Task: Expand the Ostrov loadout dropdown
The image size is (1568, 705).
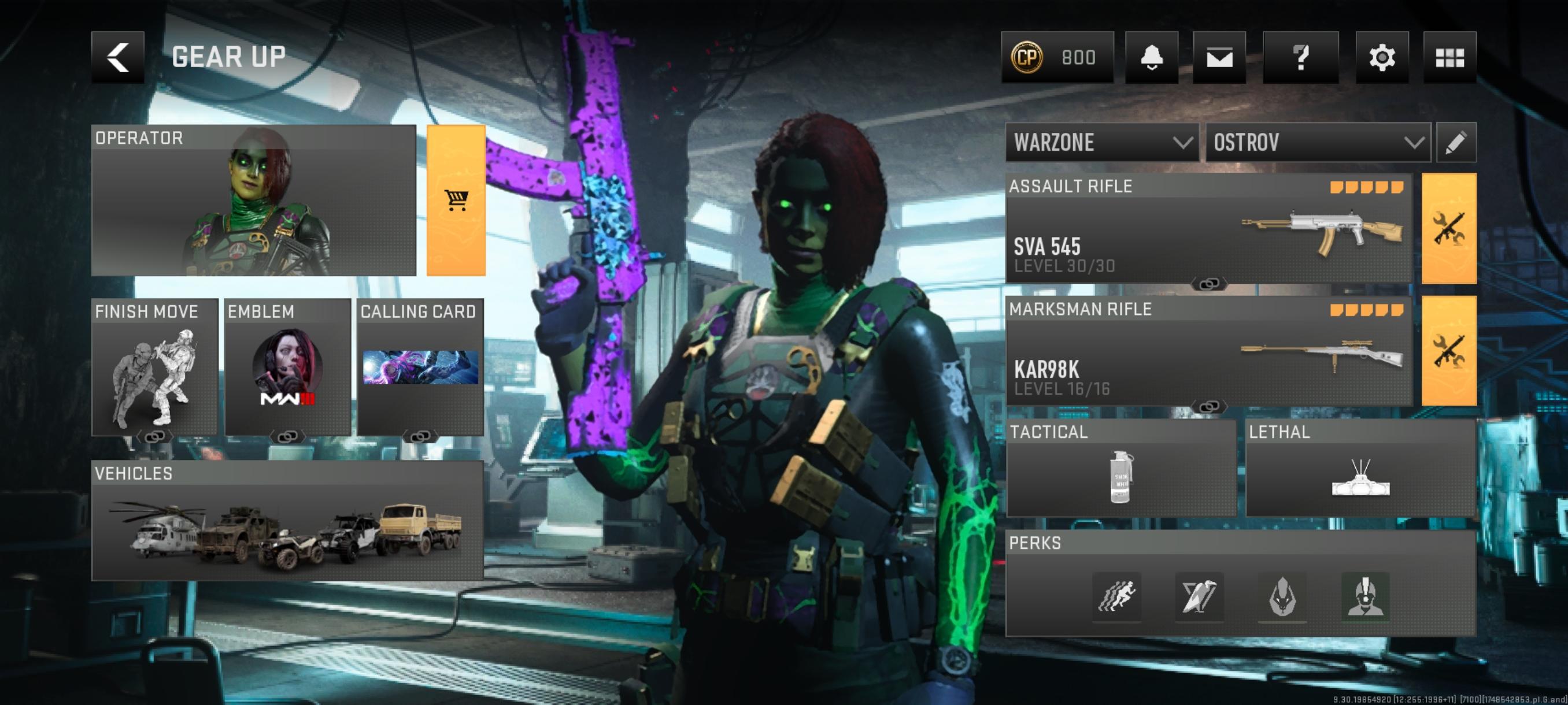Action: point(1318,142)
